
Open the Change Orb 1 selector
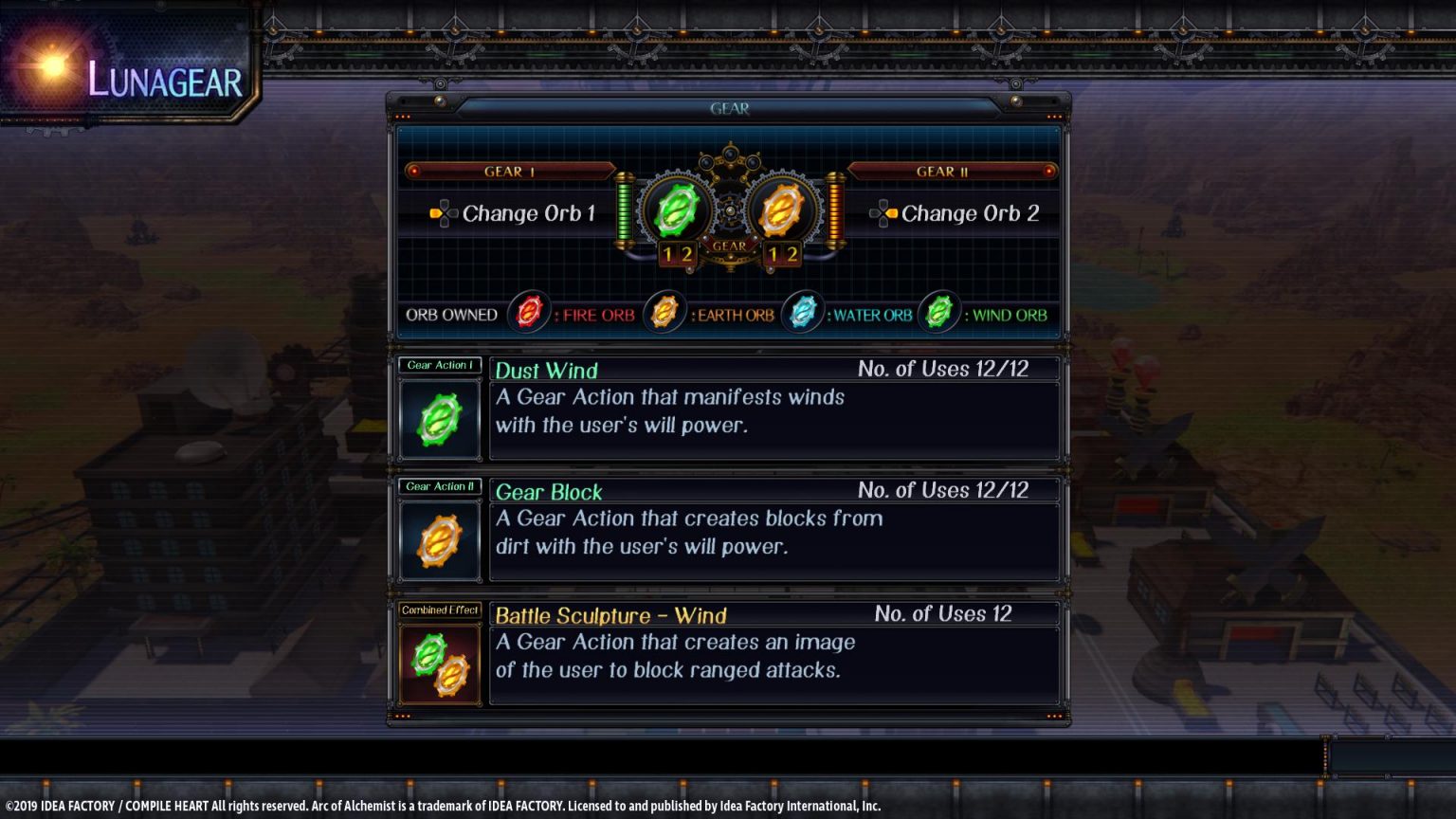pos(527,213)
